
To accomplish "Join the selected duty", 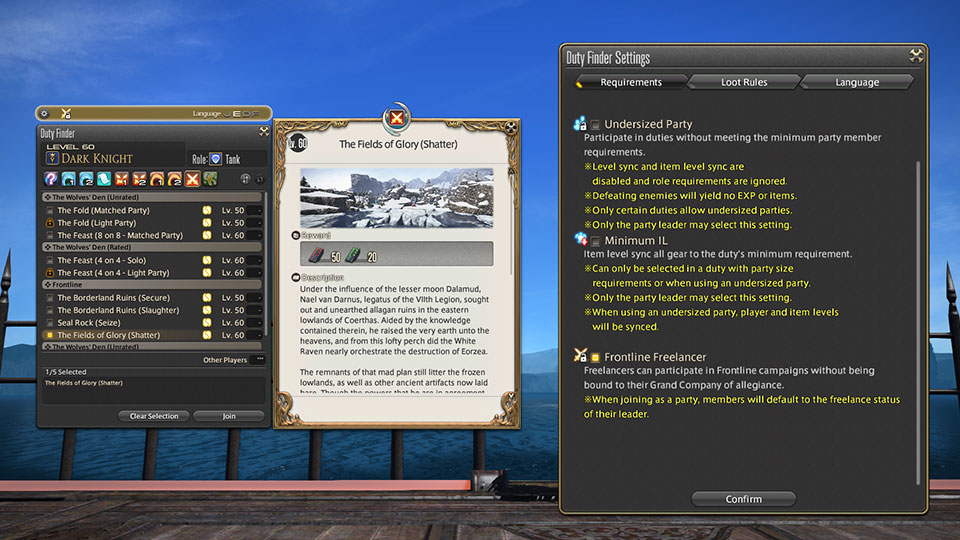I will (x=229, y=416).
